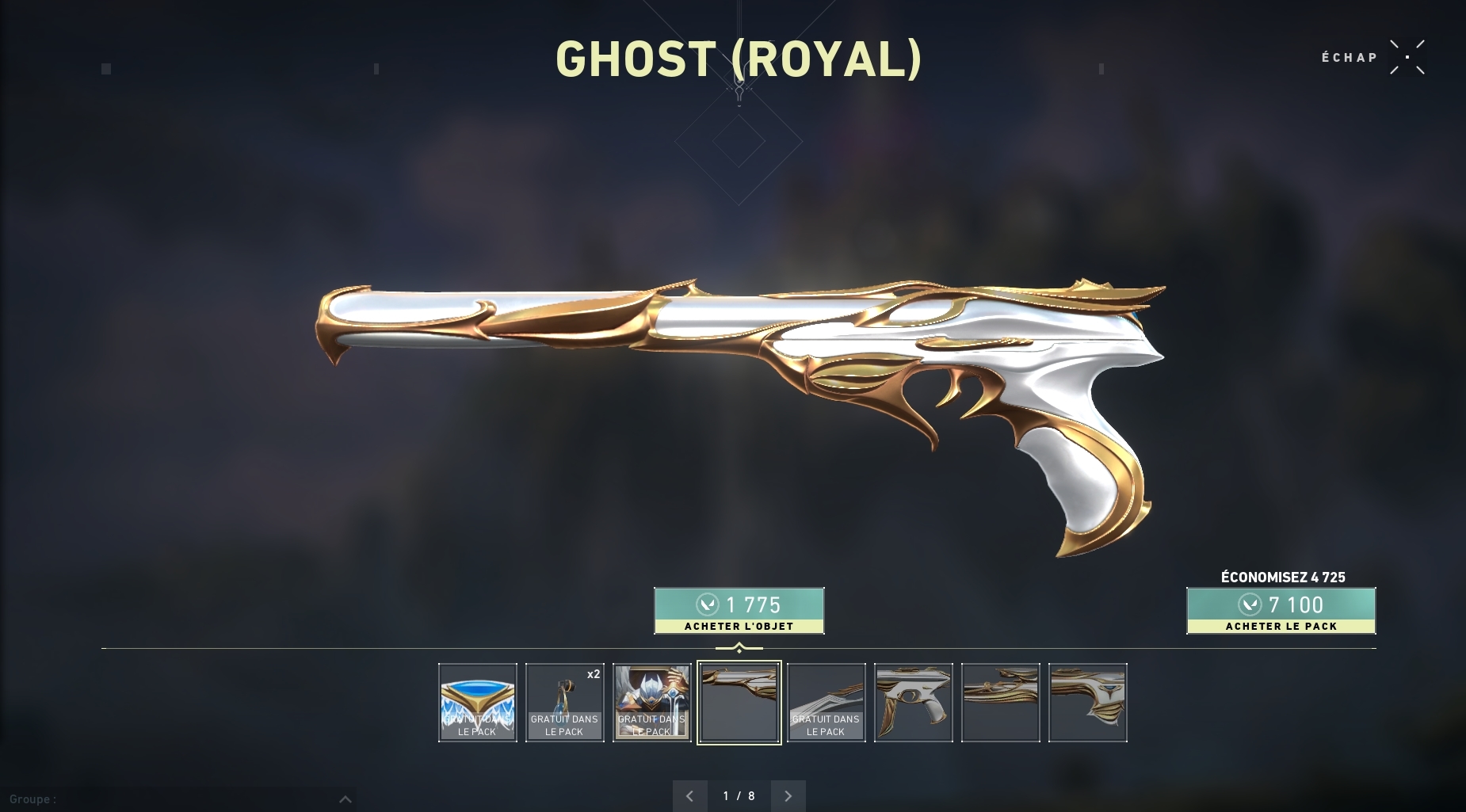Close the screen with the ÉCHAP button
Screen dimensions: 1466x812
pos(1407,57)
